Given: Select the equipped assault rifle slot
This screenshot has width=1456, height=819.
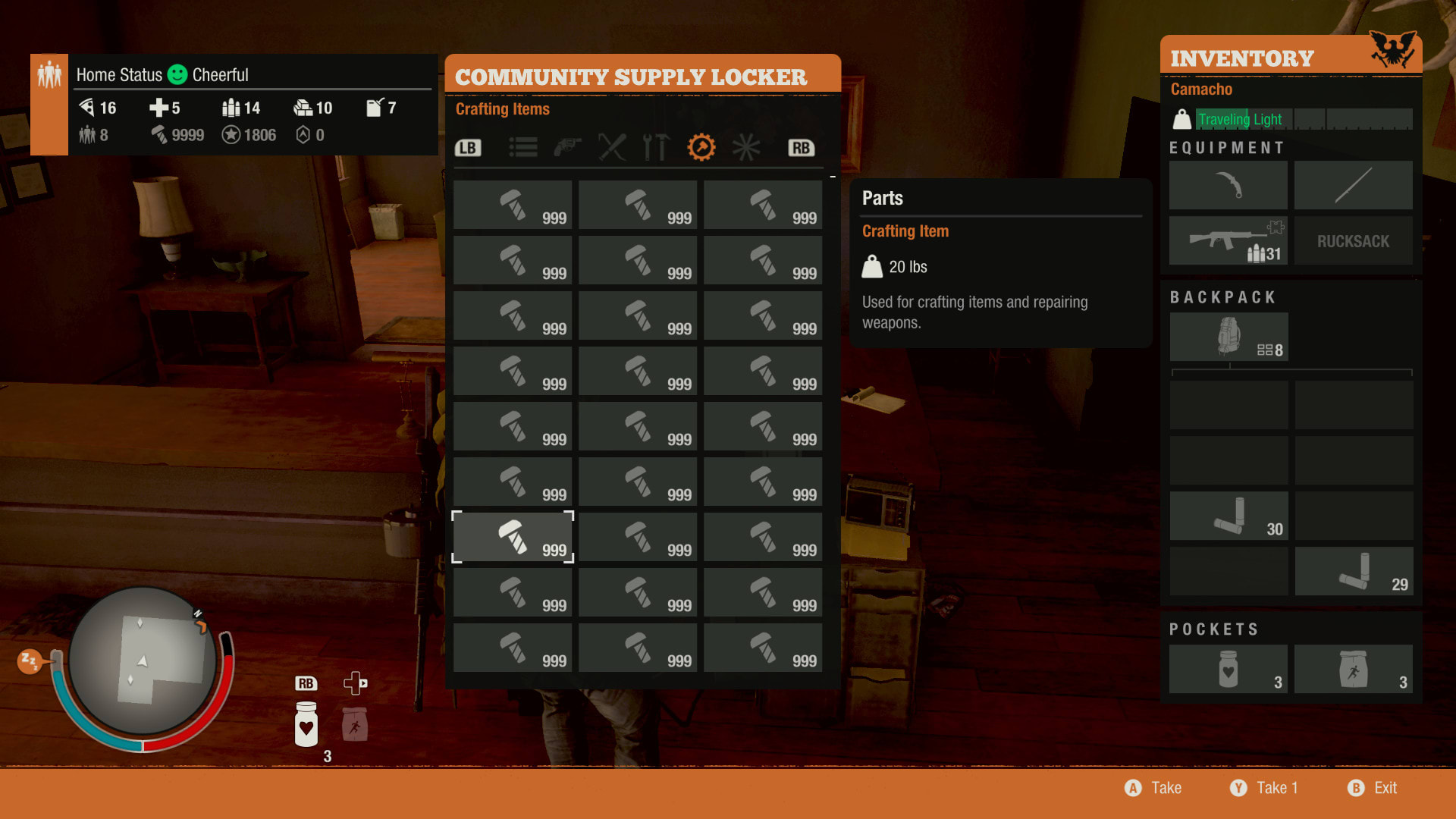Looking at the screenshot, I should (1228, 240).
